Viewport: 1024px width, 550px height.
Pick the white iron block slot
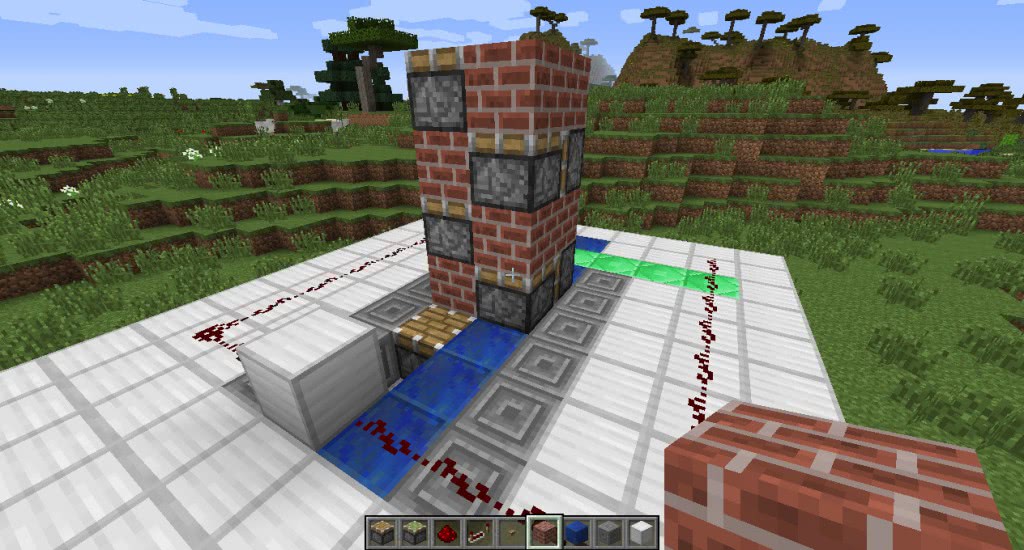(640, 532)
